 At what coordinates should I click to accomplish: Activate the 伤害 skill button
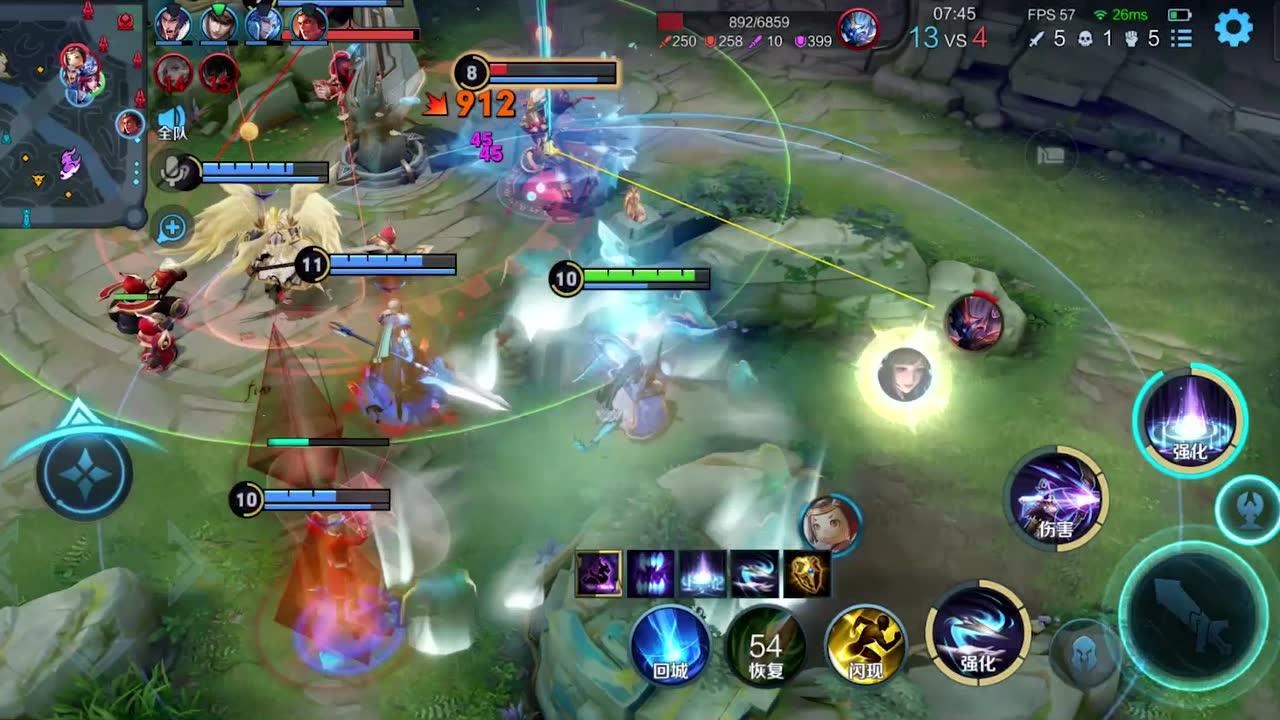pyautogui.click(x=1057, y=498)
